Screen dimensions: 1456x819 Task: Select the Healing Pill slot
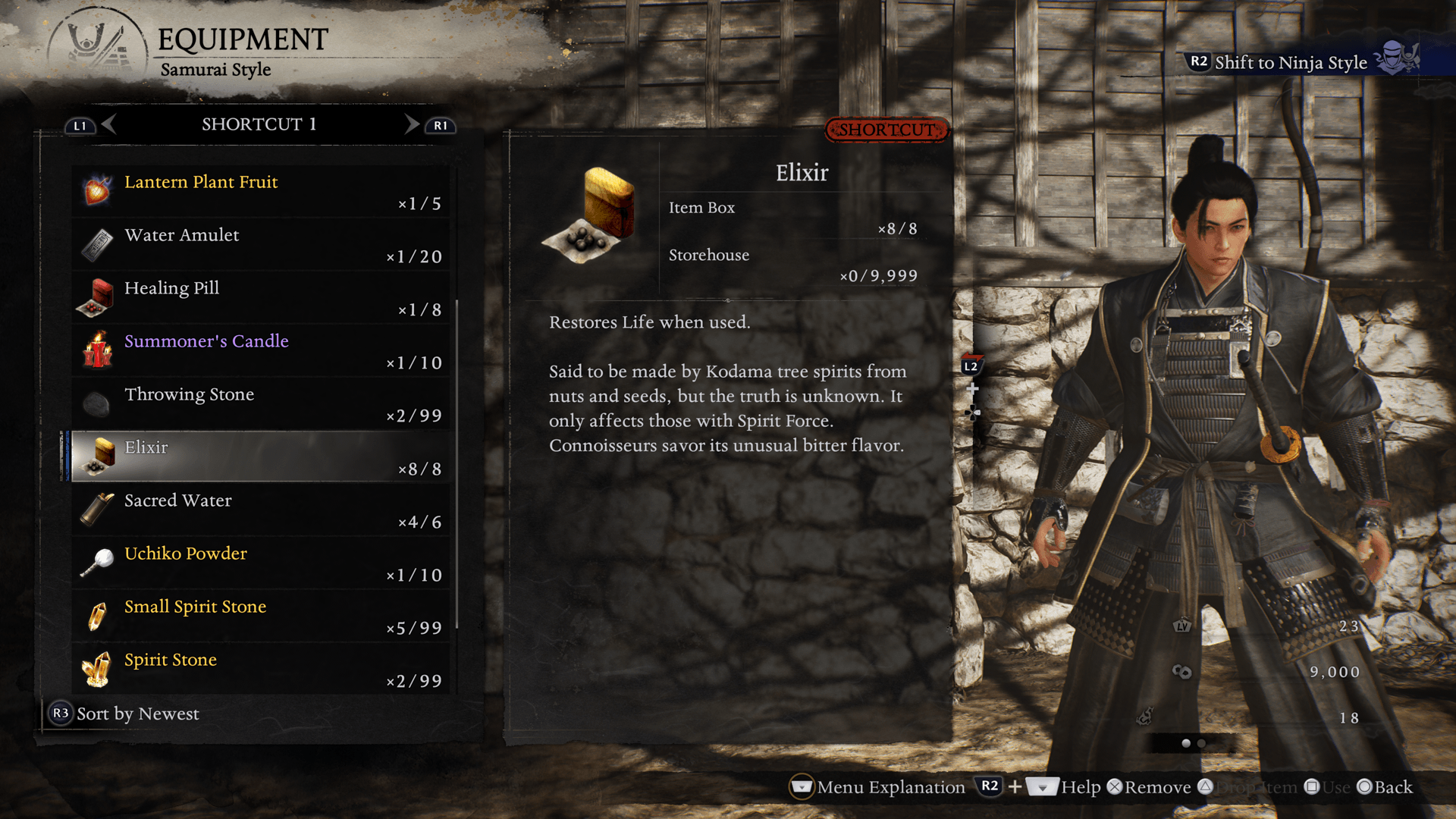(x=261, y=298)
